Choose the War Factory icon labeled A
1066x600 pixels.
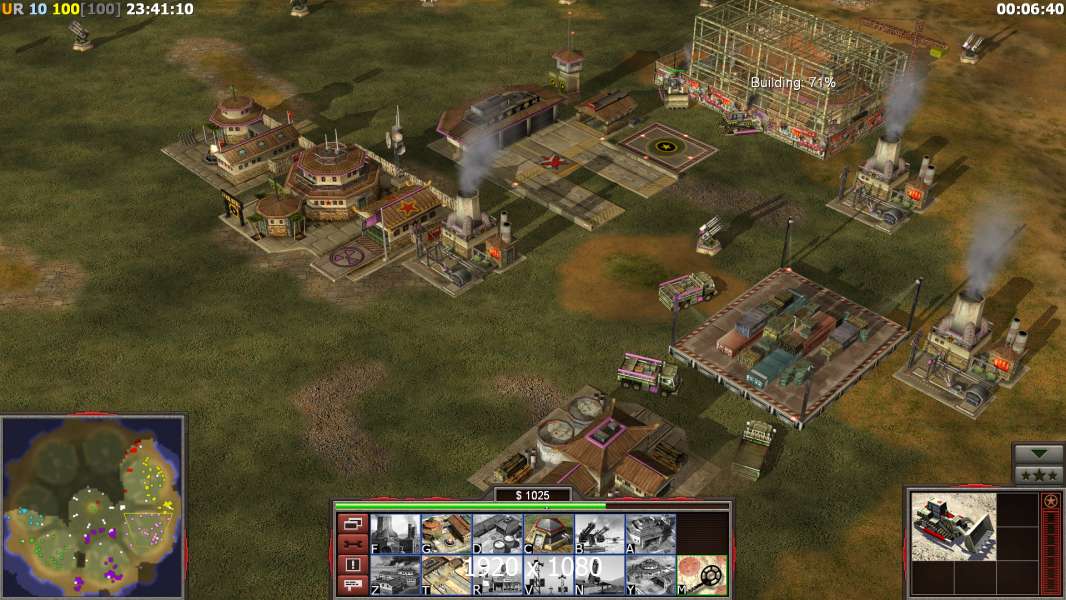click(x=650, y=533)
